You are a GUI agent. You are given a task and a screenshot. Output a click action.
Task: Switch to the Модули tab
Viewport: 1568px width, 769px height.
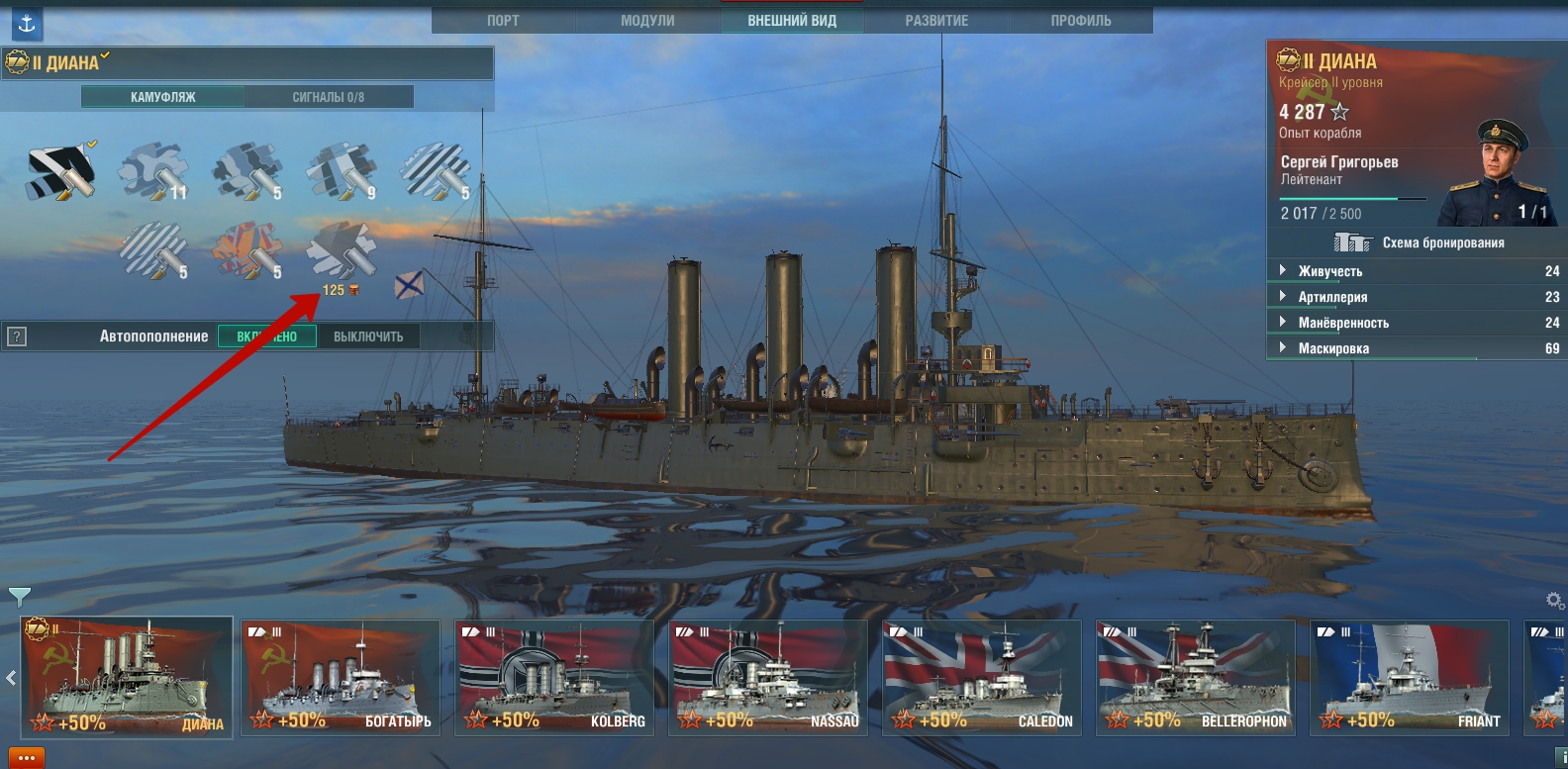pyautogui.click(x=647, y=20)
